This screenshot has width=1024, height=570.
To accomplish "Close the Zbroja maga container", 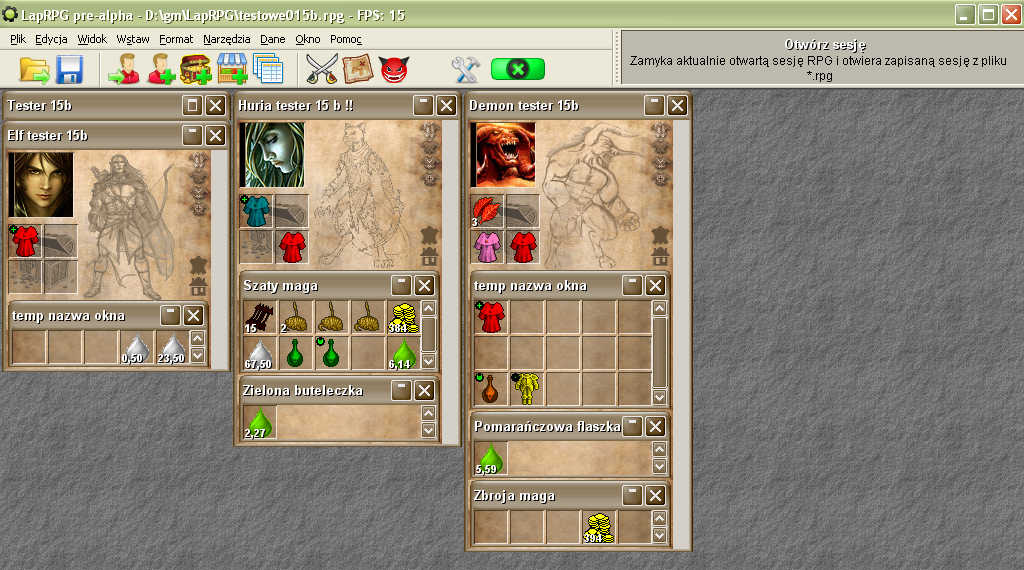I will [x=655, y=495].
